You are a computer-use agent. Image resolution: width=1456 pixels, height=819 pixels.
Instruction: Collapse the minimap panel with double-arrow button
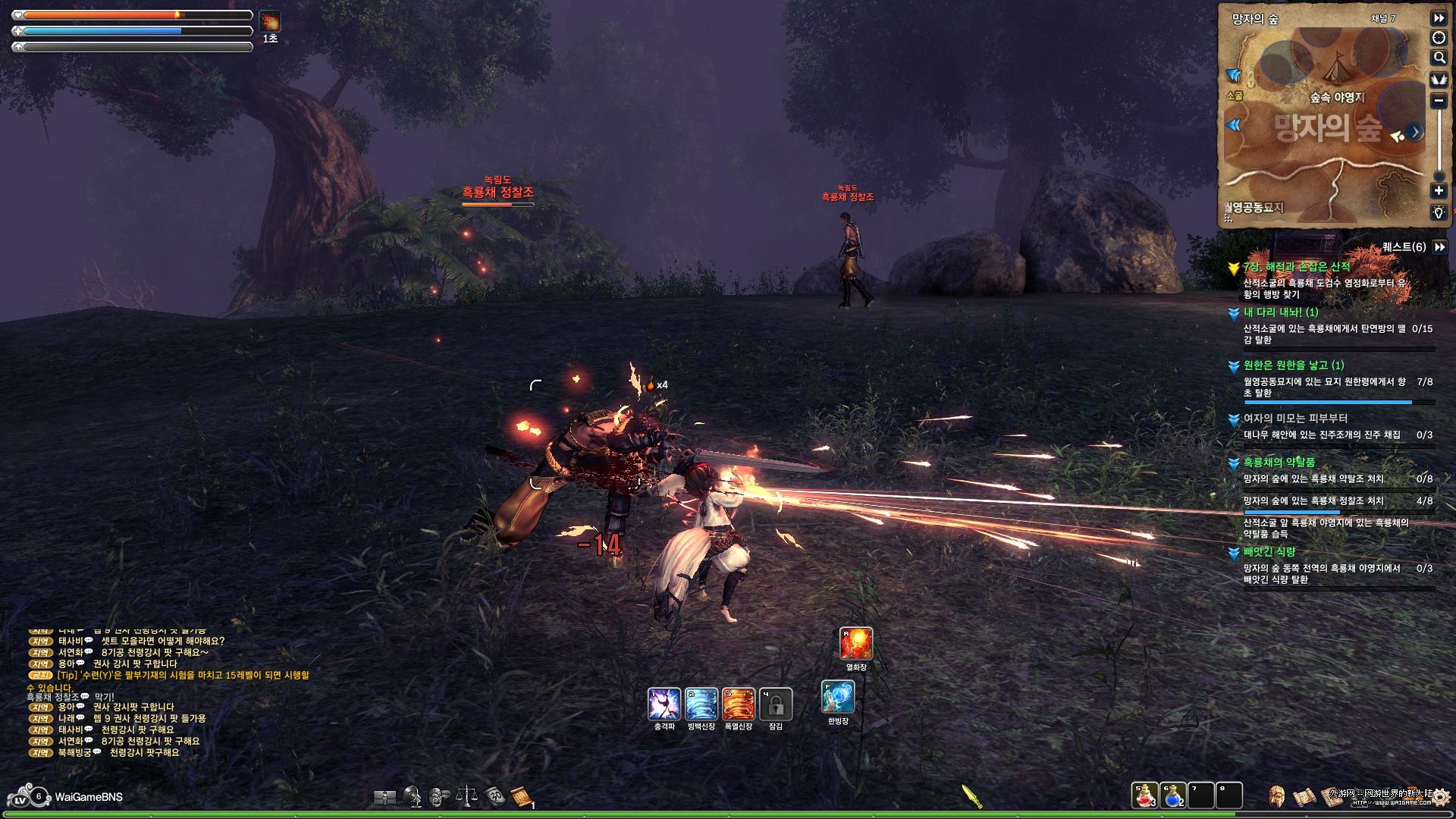[x=1439, y=17]
